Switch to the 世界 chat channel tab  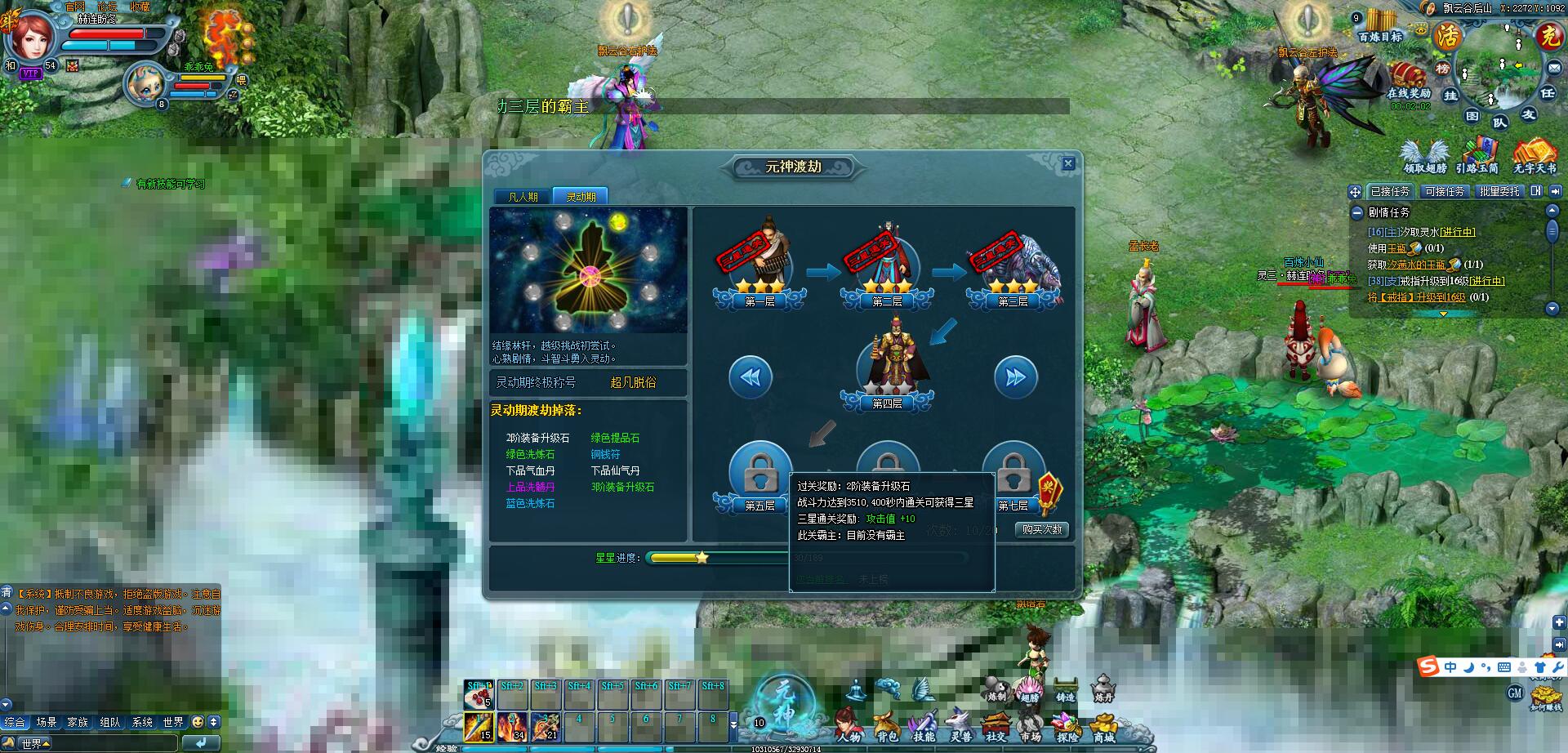173,722
